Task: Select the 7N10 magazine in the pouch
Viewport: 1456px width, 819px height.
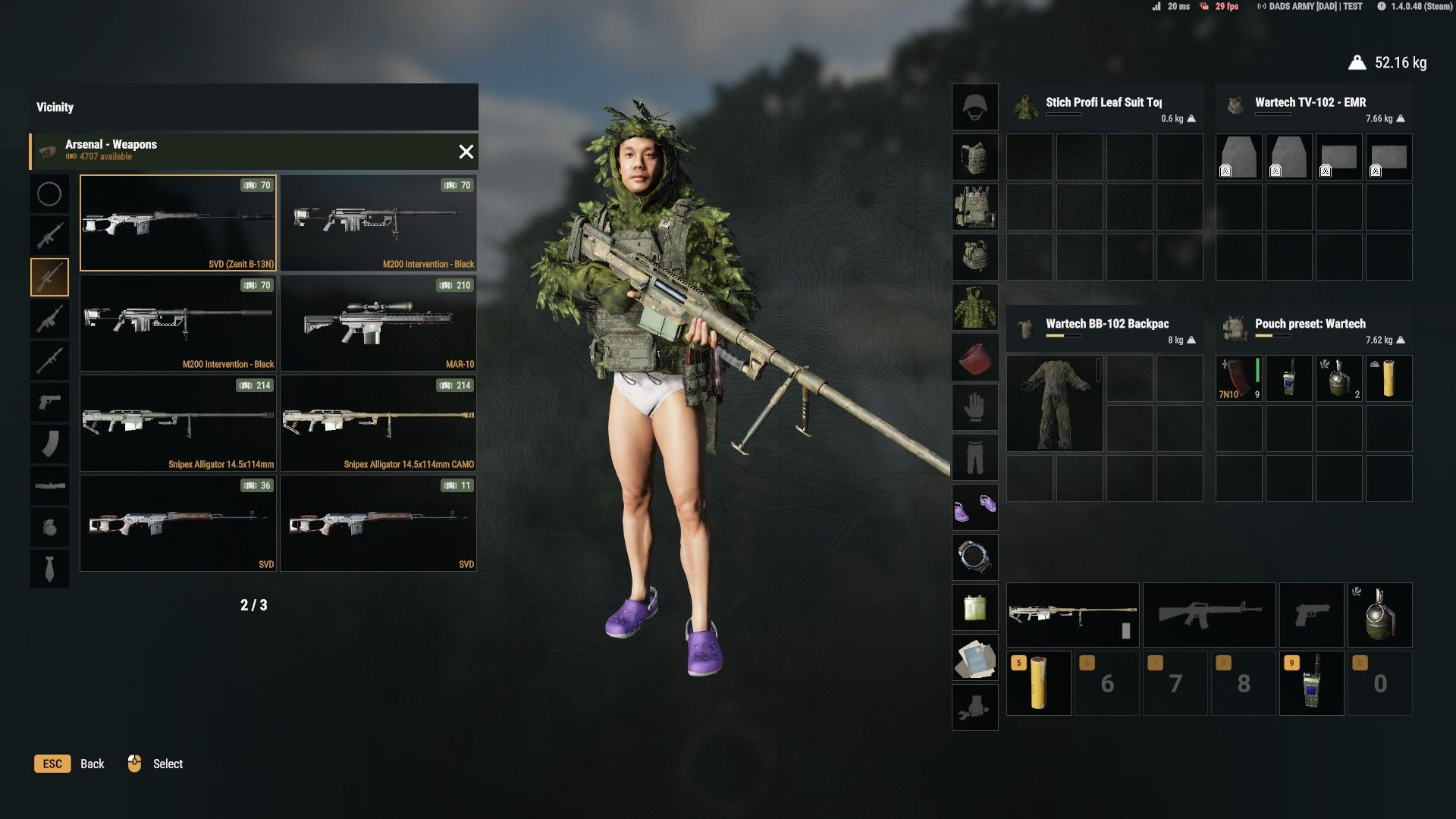Action: coord(1238,378)
